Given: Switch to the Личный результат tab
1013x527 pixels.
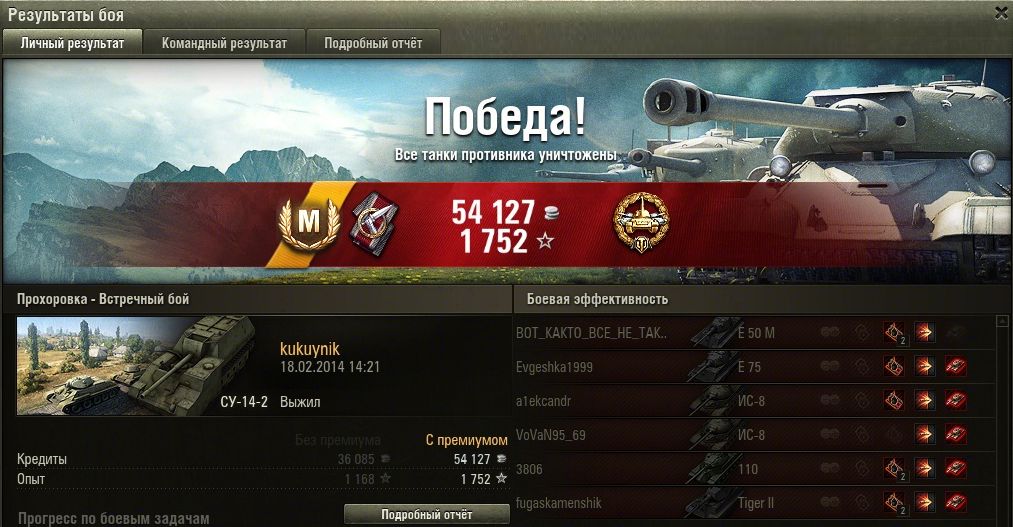Looking at the screenshot, I should tap(73, 43).
